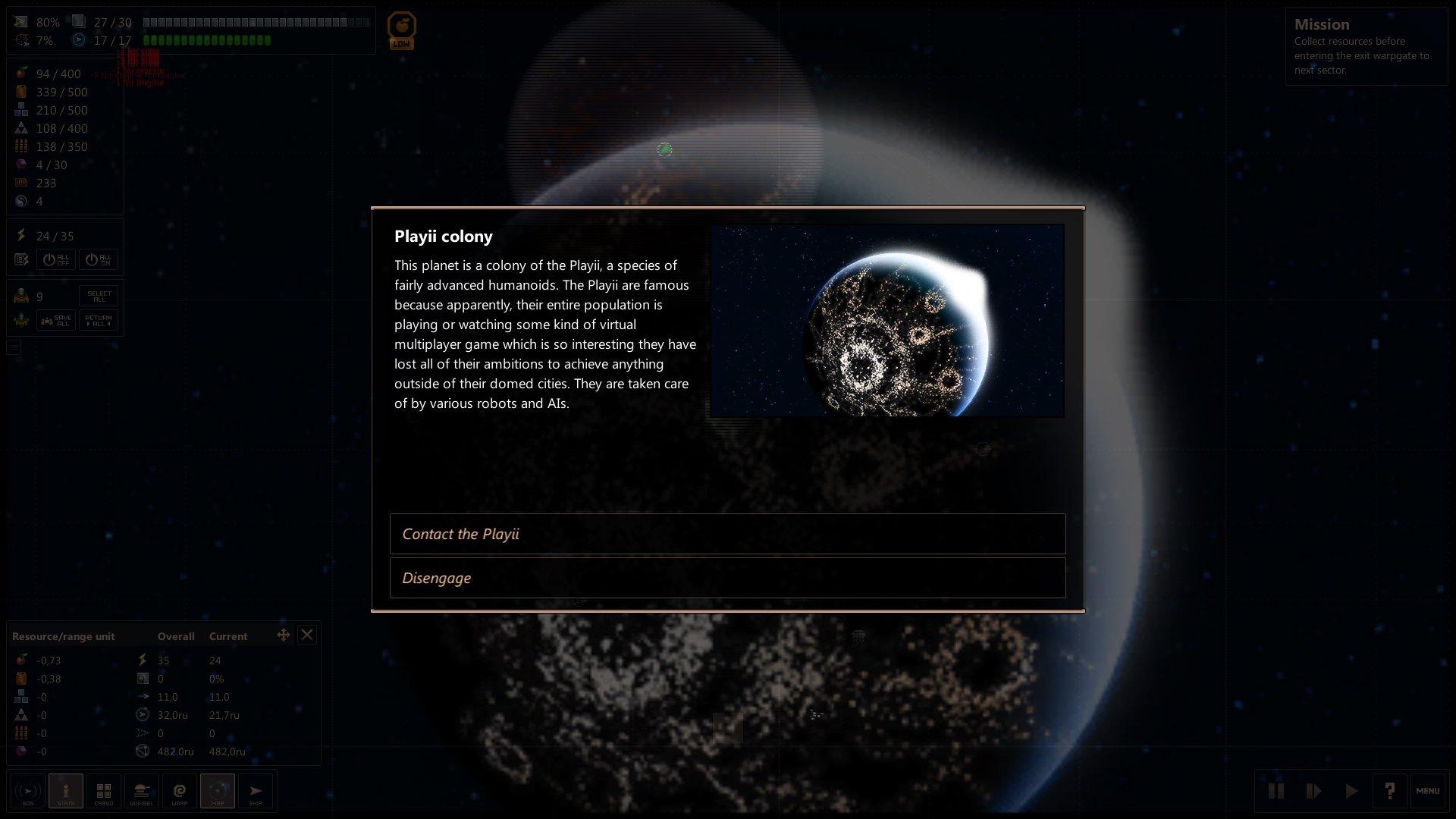Choose Contact the Playii
The width and height of the screenshot is (1456, 819).
[x=728, y=534]
